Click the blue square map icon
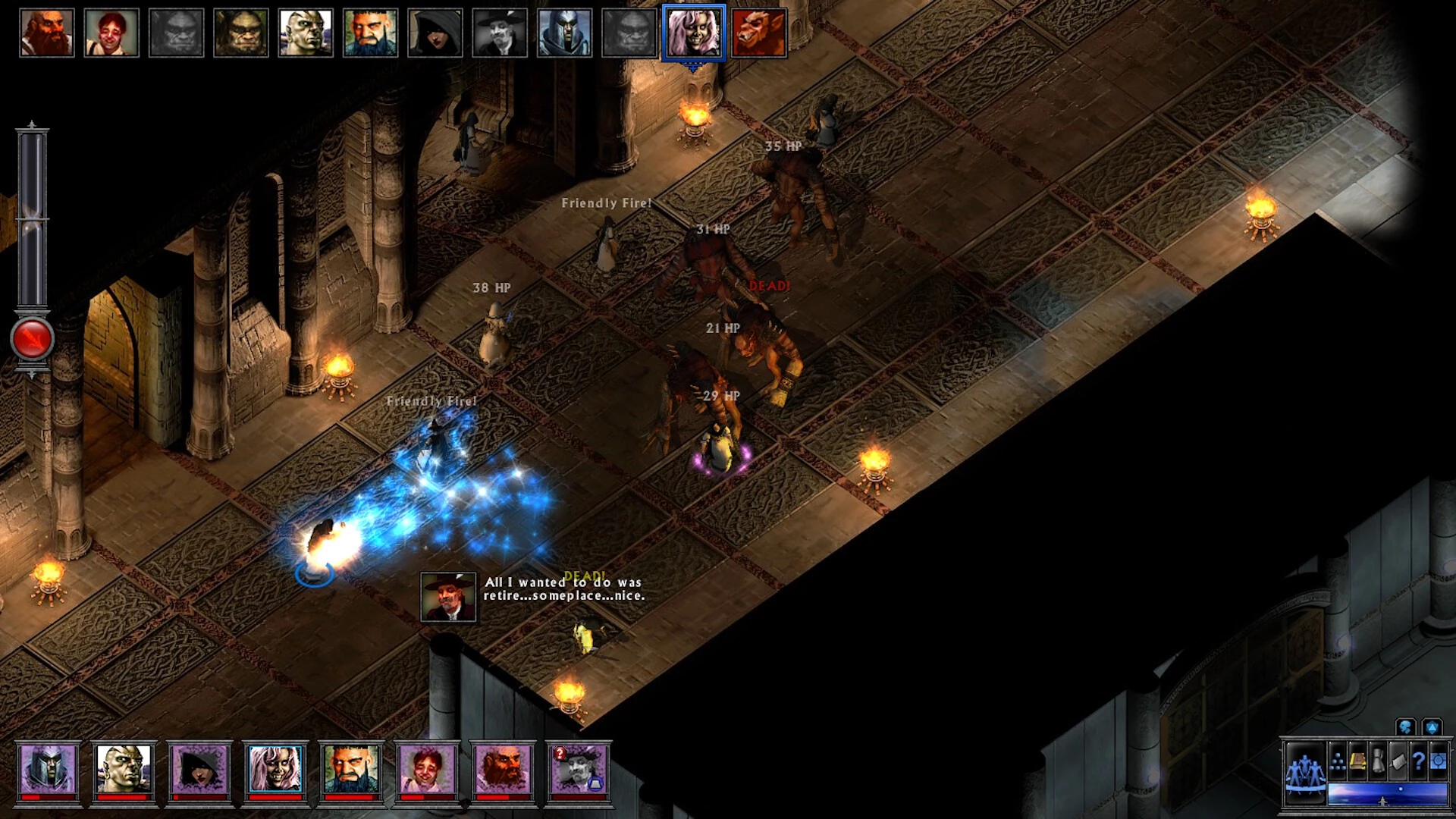Image resolution: width=1456 pixels, height=819 pixels. tap(1437, 761)
